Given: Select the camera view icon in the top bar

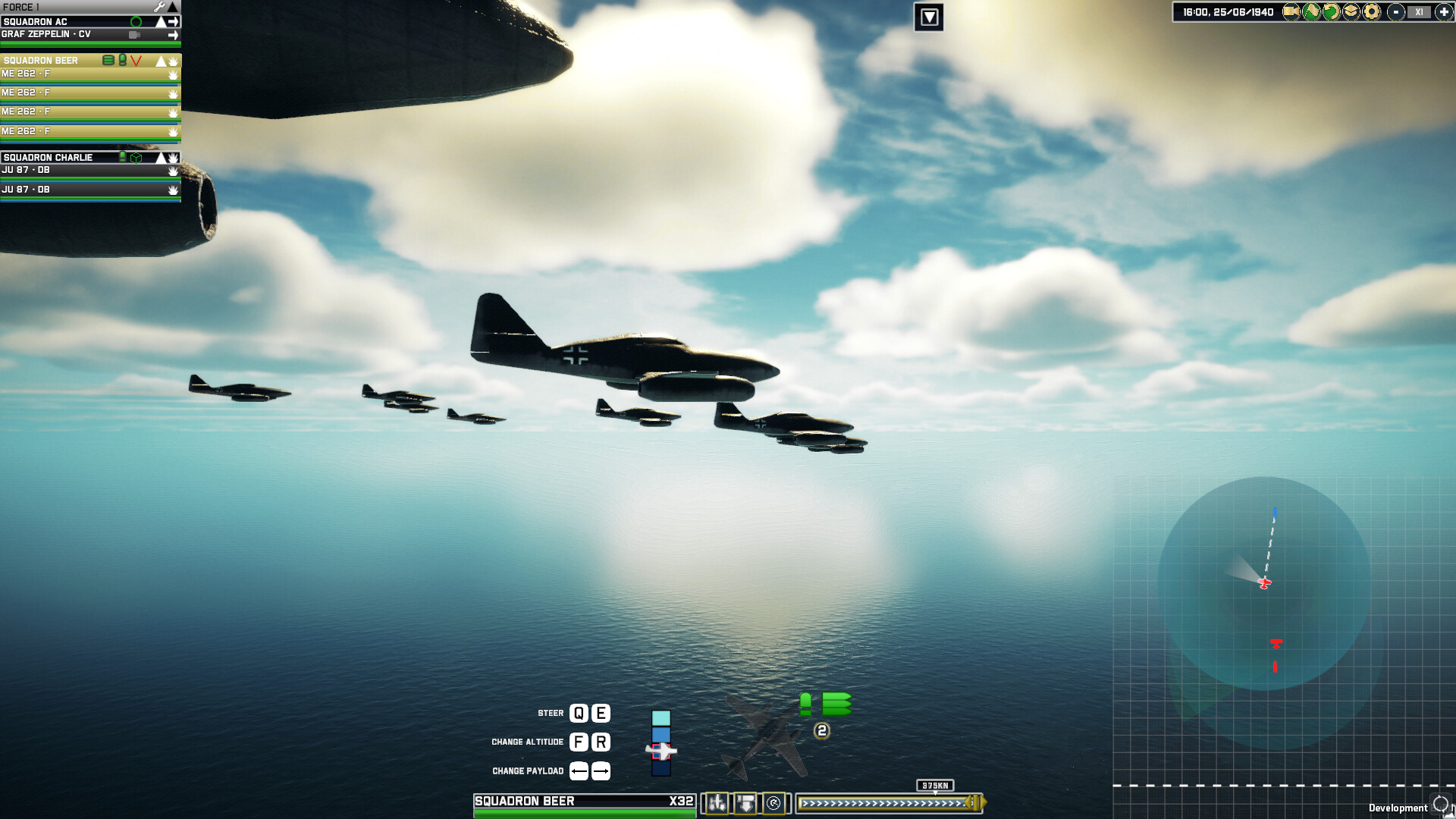Looking at the screenshot, I should tap(1291, 11).
